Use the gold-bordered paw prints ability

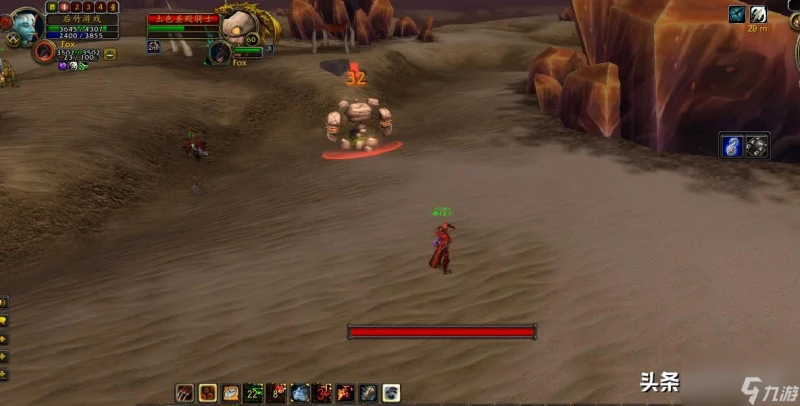pyautogui.click(x=208, y=393)
